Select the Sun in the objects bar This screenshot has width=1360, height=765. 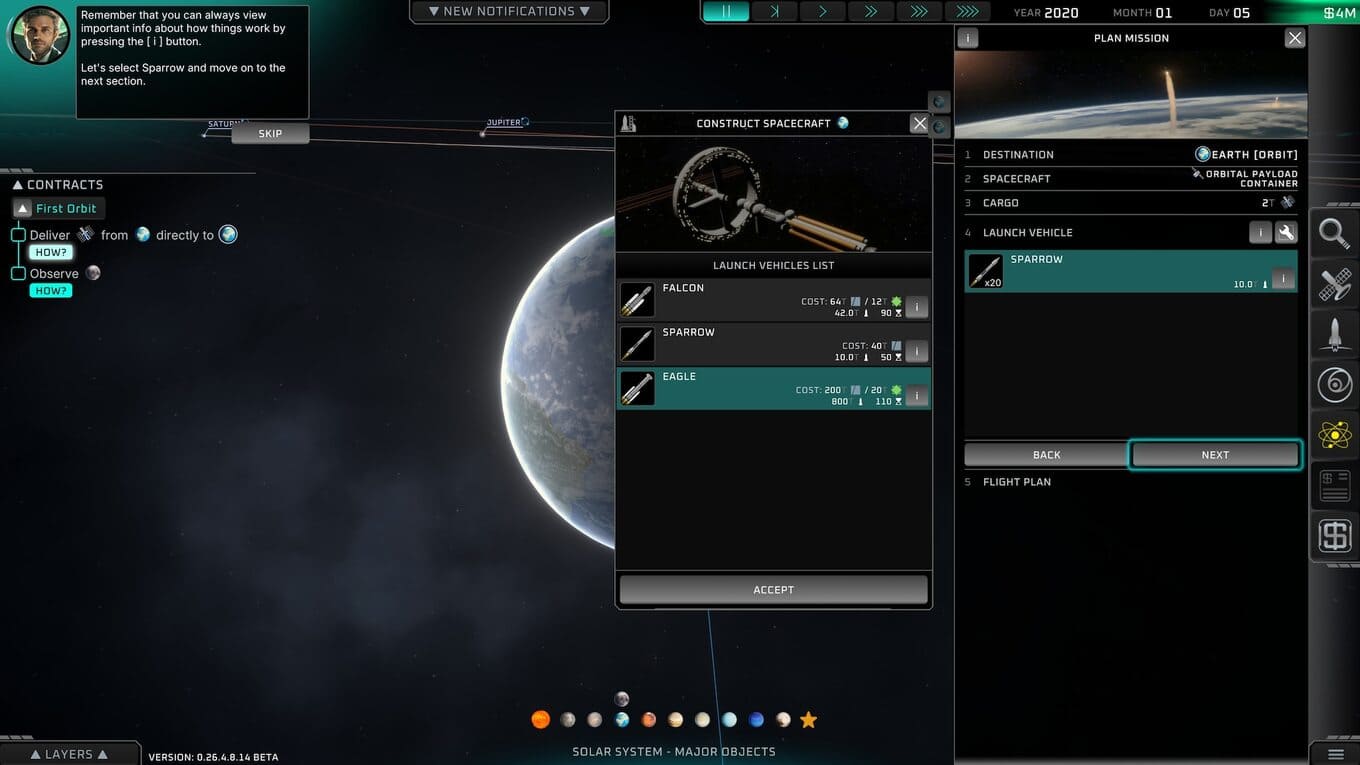pyautogui.click(x=540, y=720)
